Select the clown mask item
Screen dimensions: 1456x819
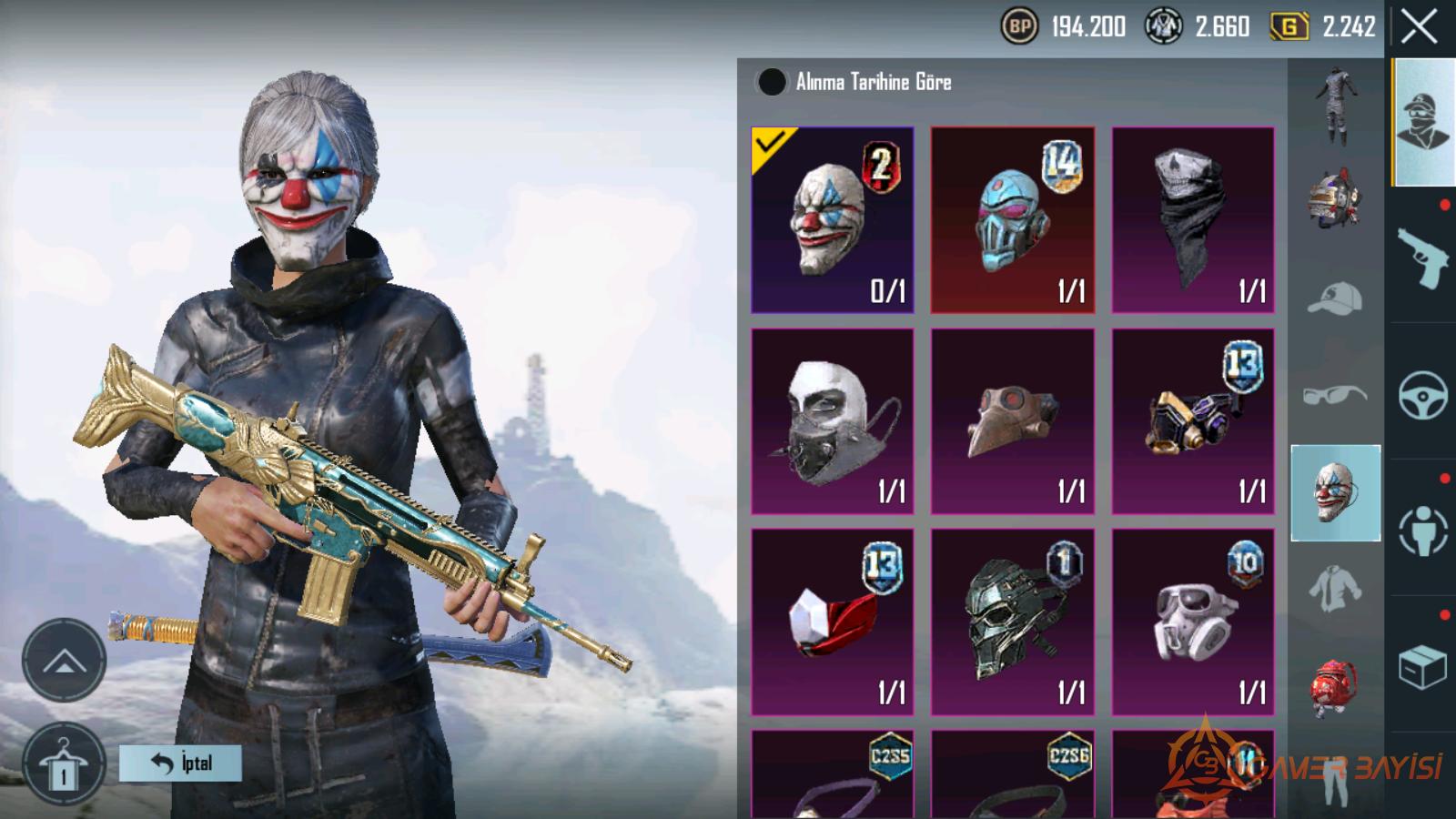[x=832, y=220]
